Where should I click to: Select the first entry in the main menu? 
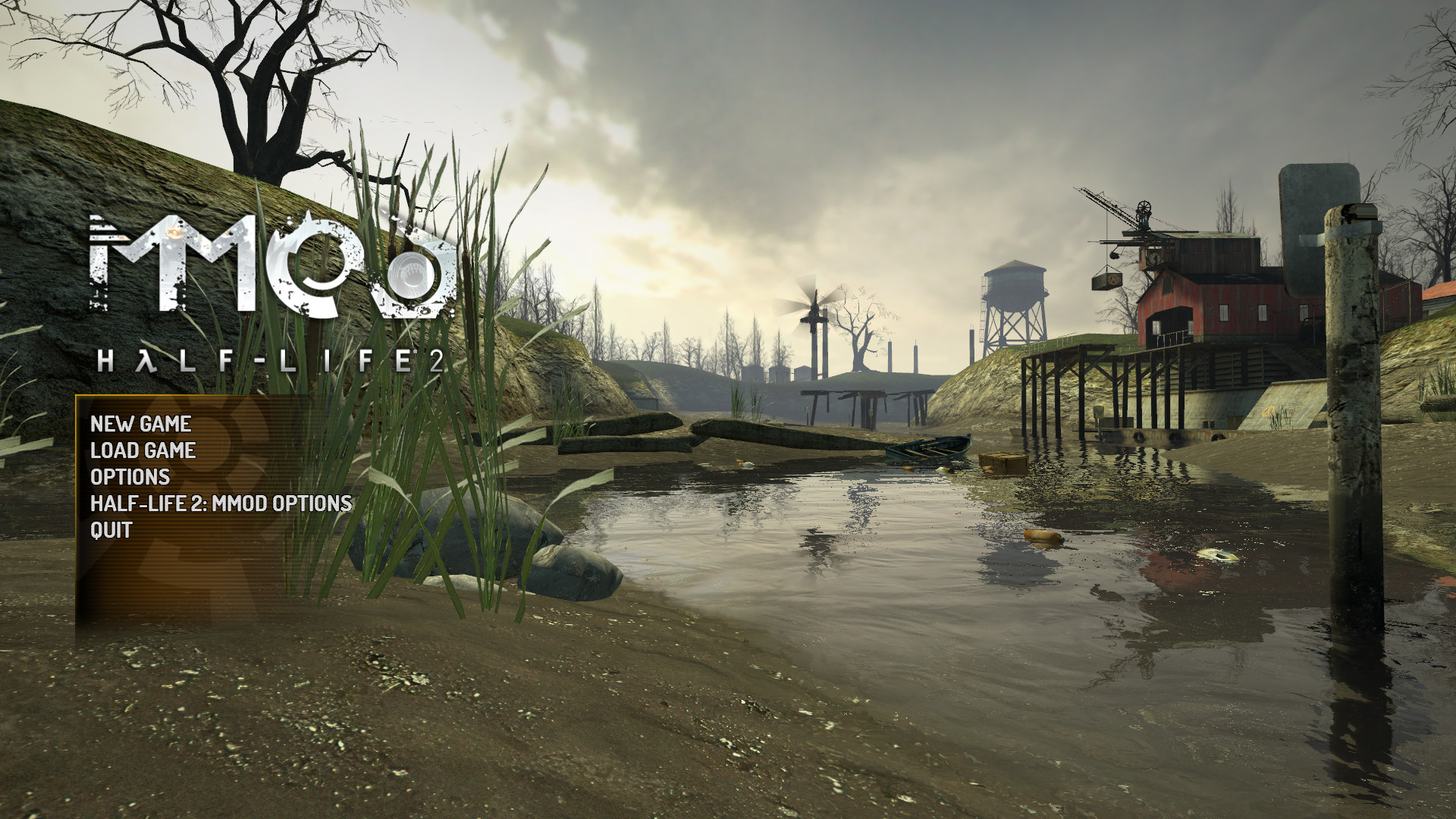tap(141, 425)
